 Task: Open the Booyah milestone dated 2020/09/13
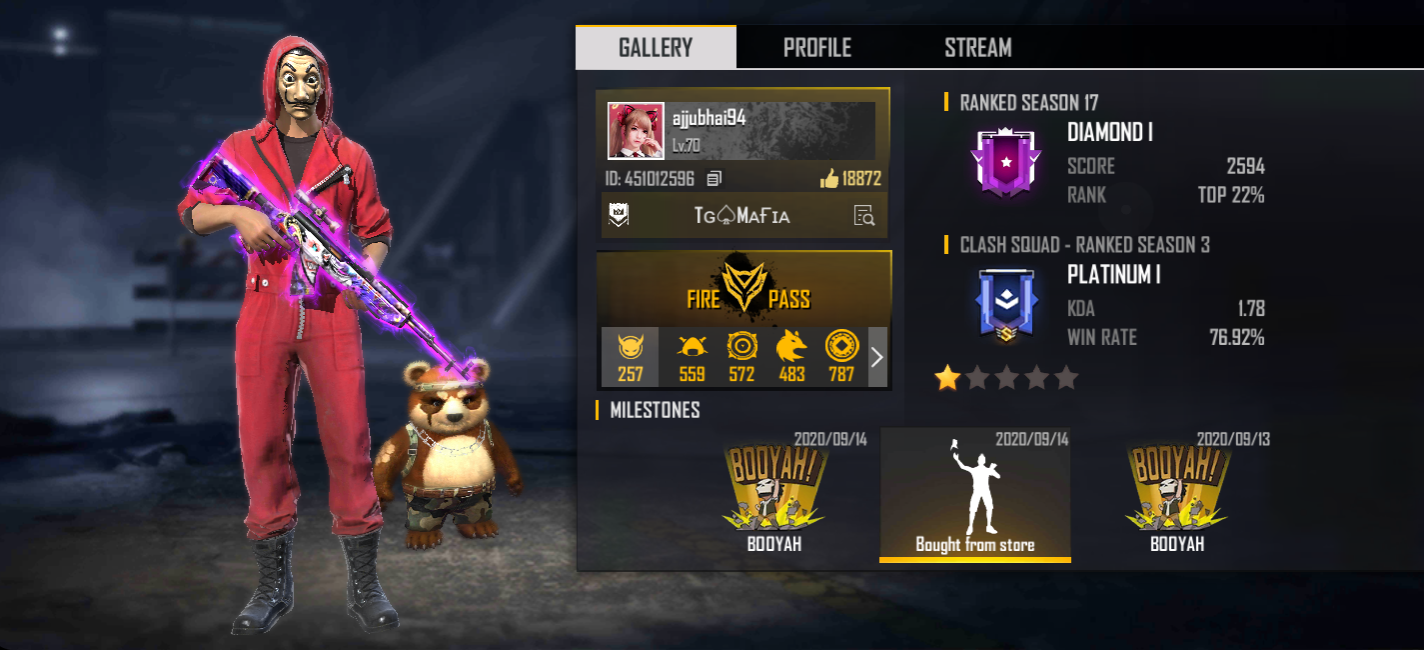pos(1177,495)
